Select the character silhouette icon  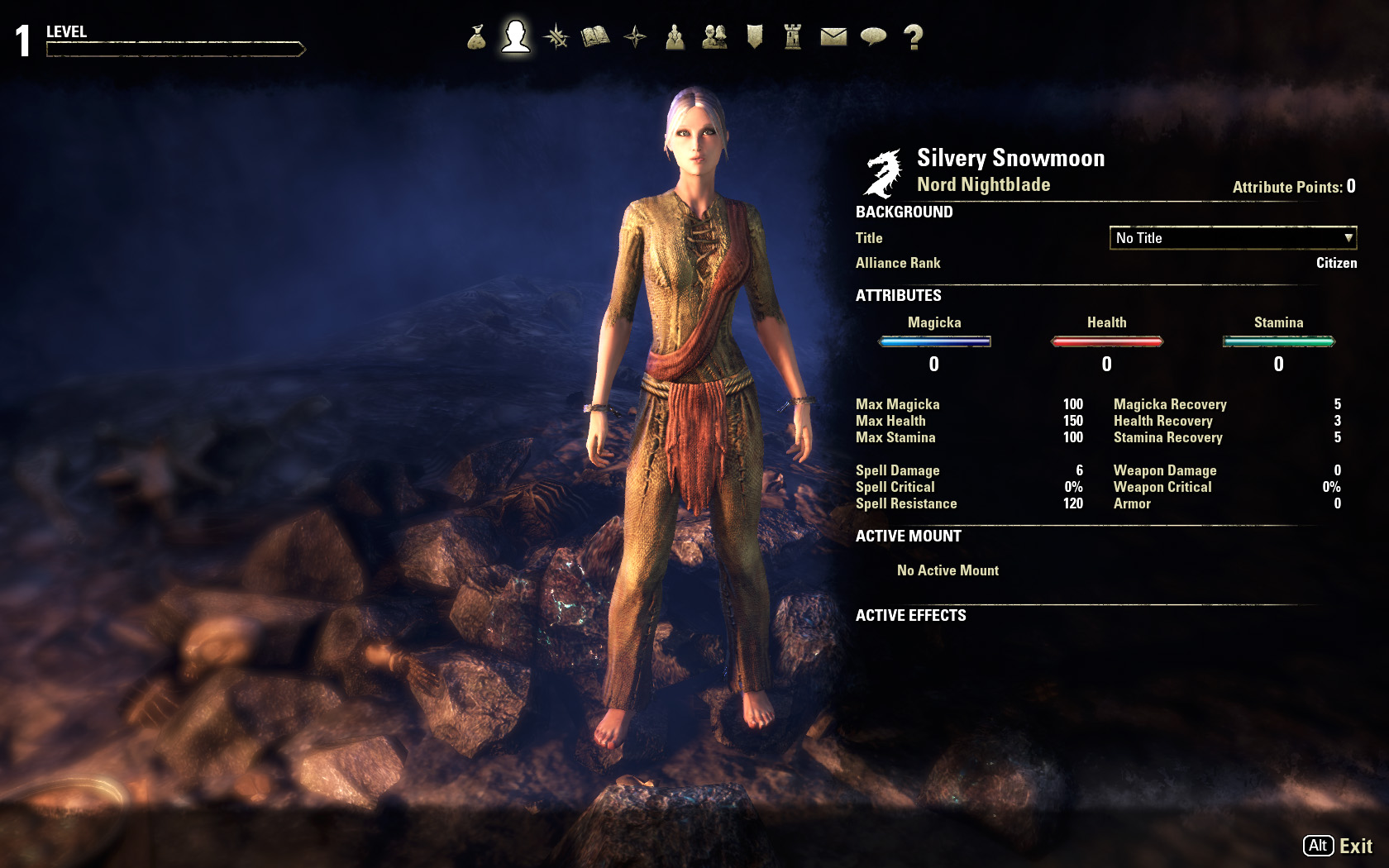click(x=516, y=37)
